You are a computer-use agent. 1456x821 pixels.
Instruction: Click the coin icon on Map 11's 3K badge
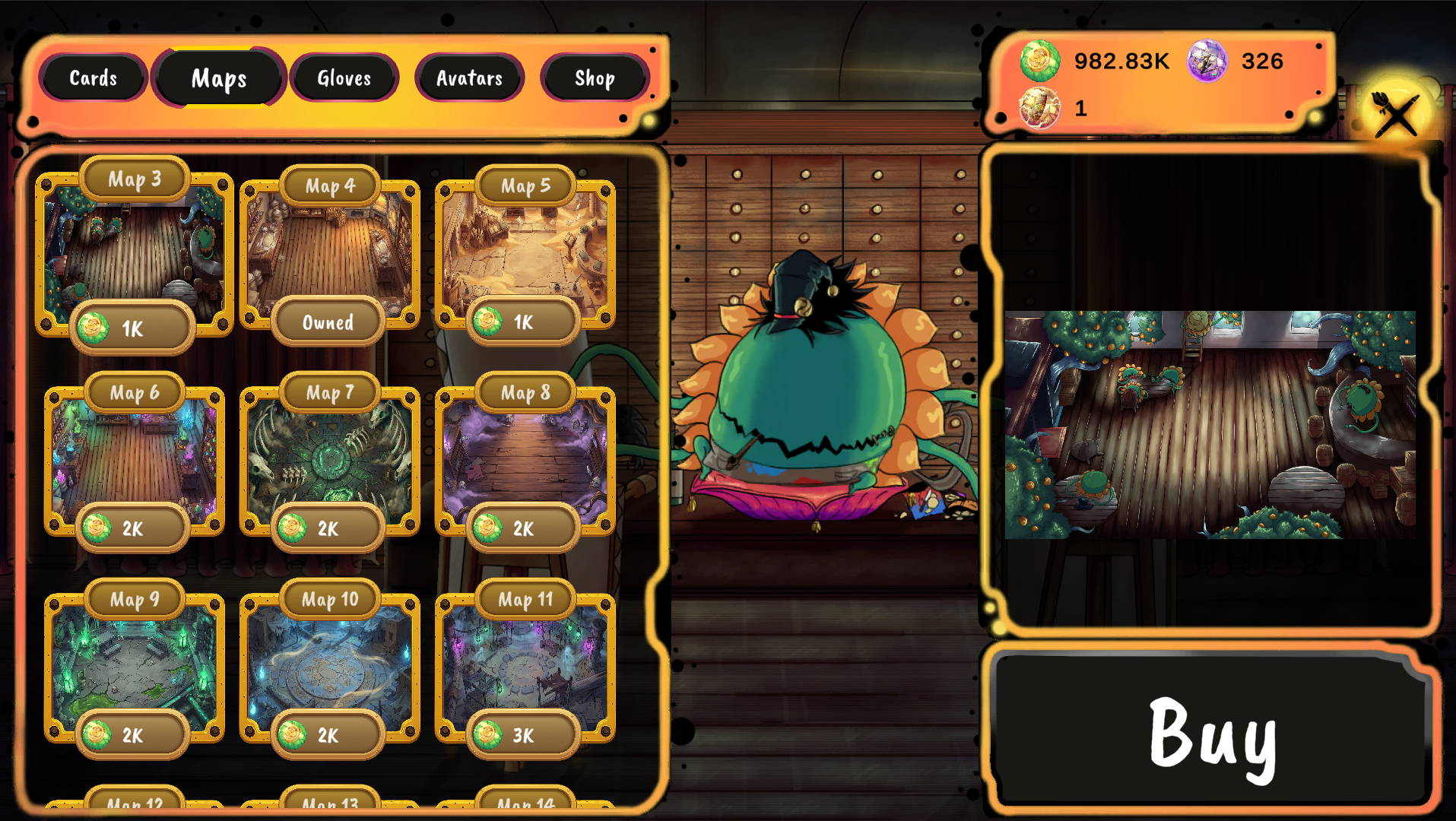[x=487, y=734]
